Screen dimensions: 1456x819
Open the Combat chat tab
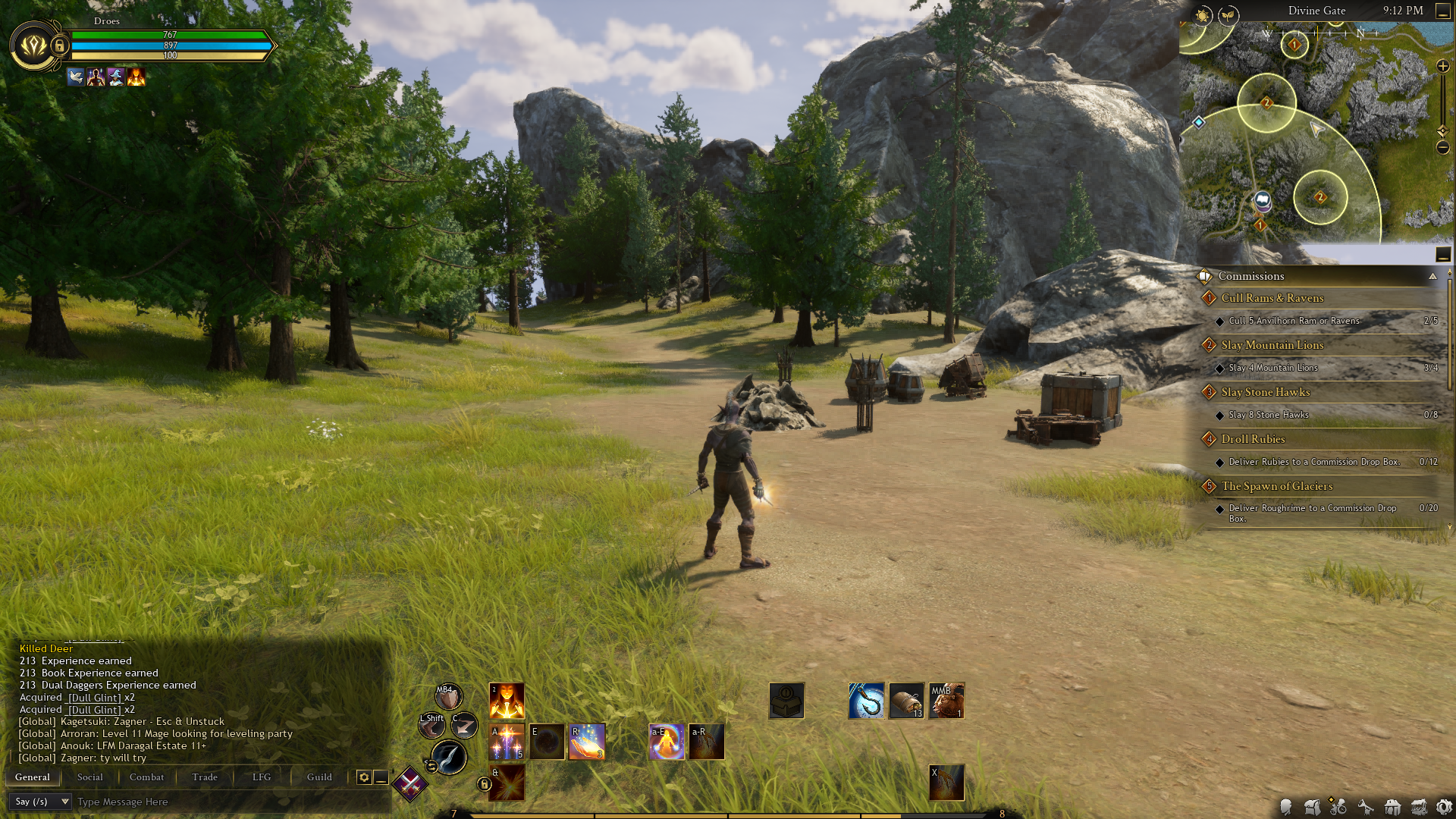pyautogui.click(x=146, y=777)
